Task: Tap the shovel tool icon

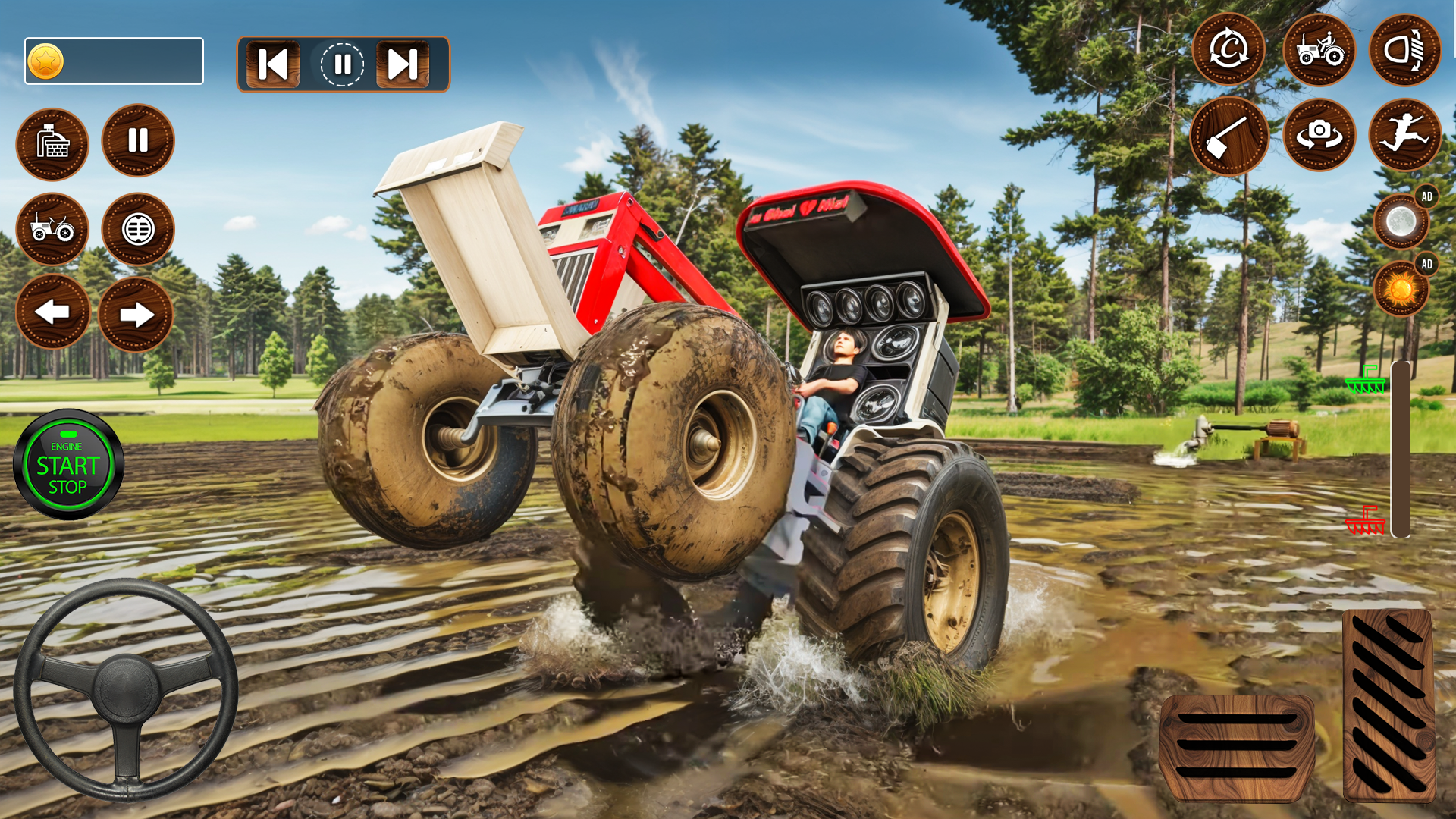Action: [1229, 135]
